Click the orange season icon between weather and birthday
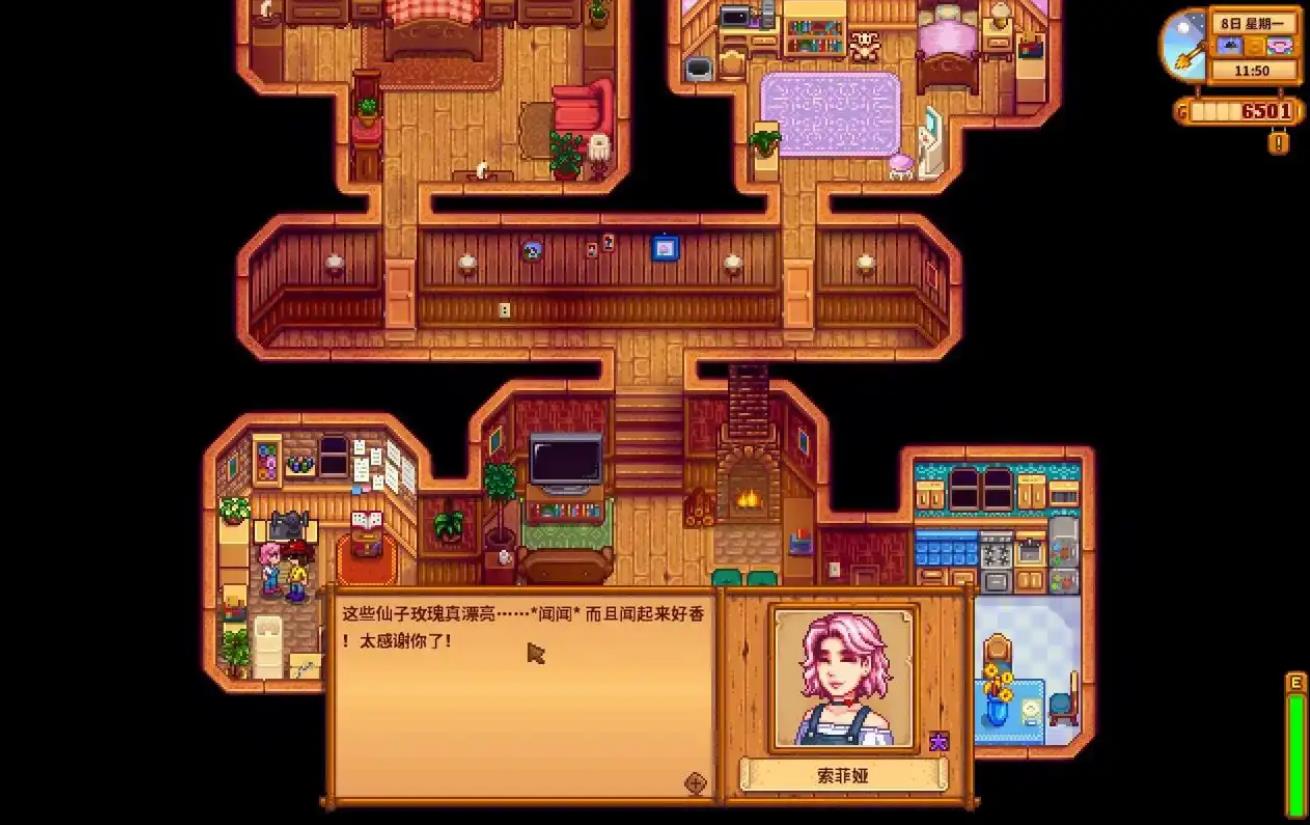The width and height of the screenshot is (1310, 825). point(1254,47)
